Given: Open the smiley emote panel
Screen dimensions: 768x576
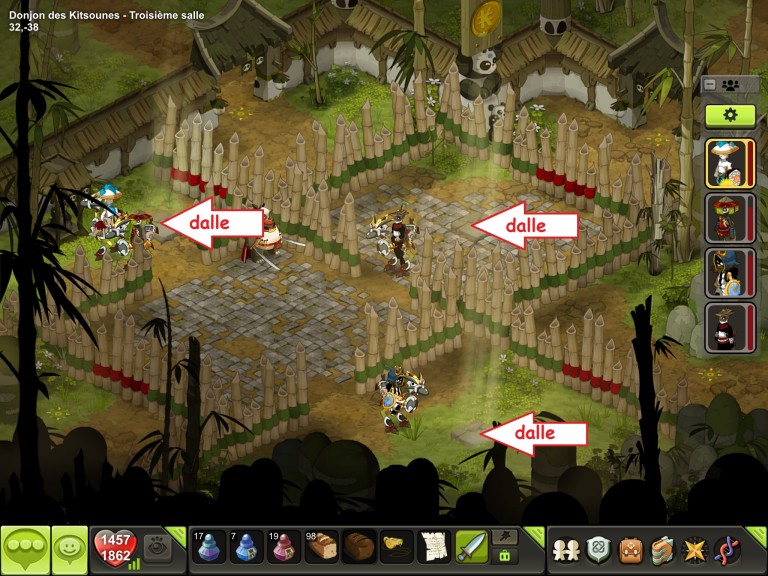Looking at the screenshot, I should click(69, 549).
